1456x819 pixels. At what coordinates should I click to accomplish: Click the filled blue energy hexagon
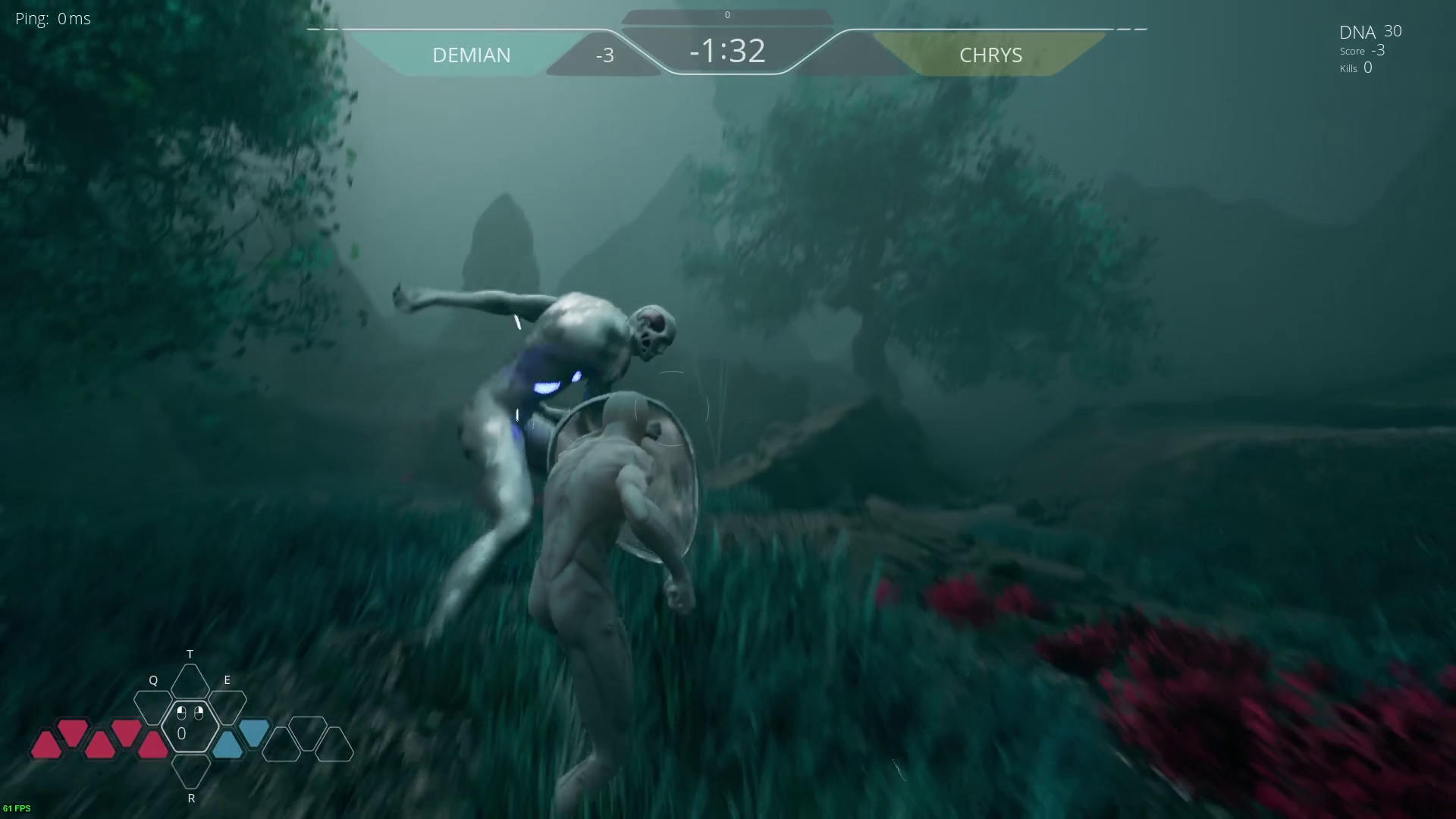pyautogui.click(x=255, y=734)
